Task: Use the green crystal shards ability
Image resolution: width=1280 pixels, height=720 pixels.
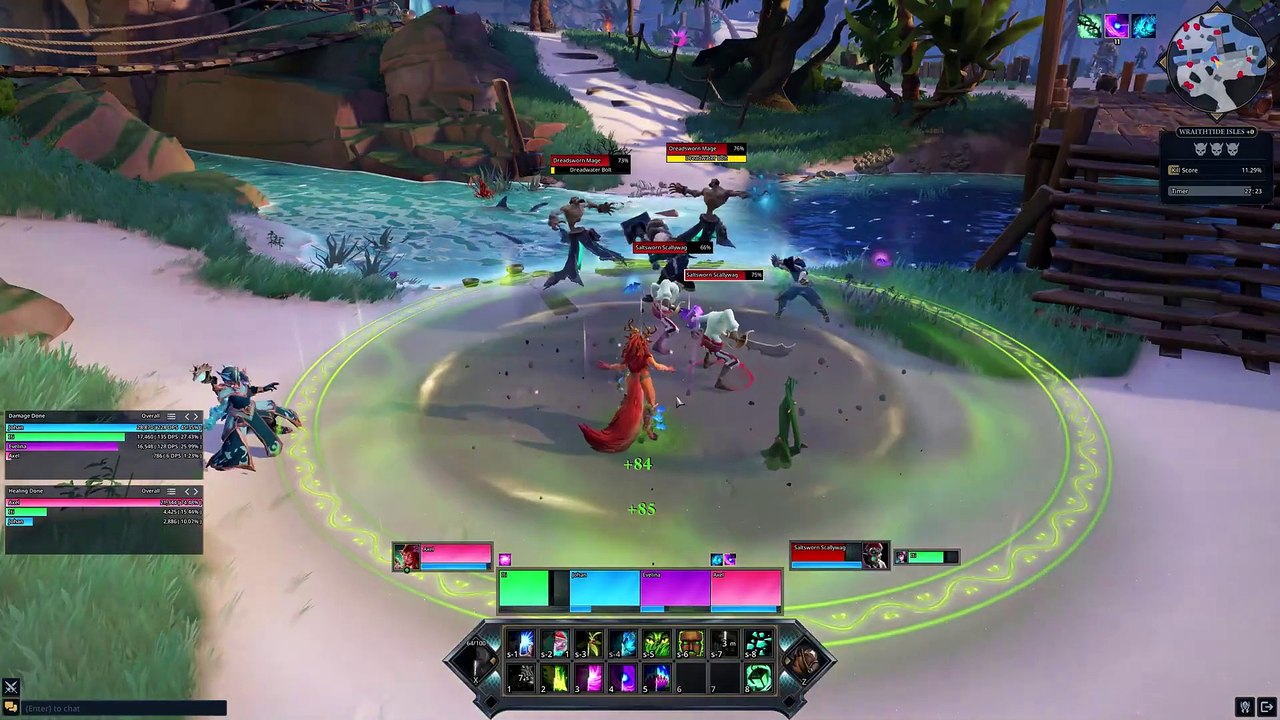Action: (759, 644)
